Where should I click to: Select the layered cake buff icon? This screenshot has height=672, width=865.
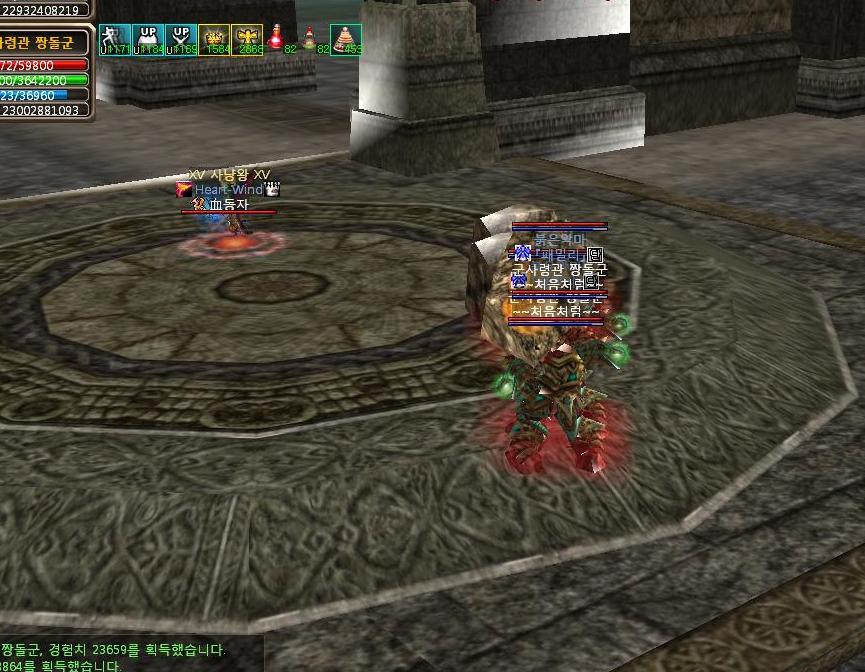point(345,39)
